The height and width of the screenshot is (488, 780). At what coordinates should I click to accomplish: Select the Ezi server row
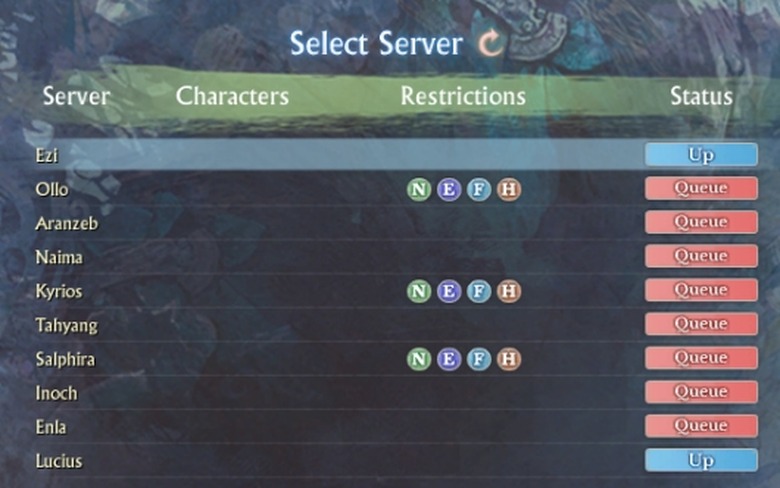pos(47,155)
